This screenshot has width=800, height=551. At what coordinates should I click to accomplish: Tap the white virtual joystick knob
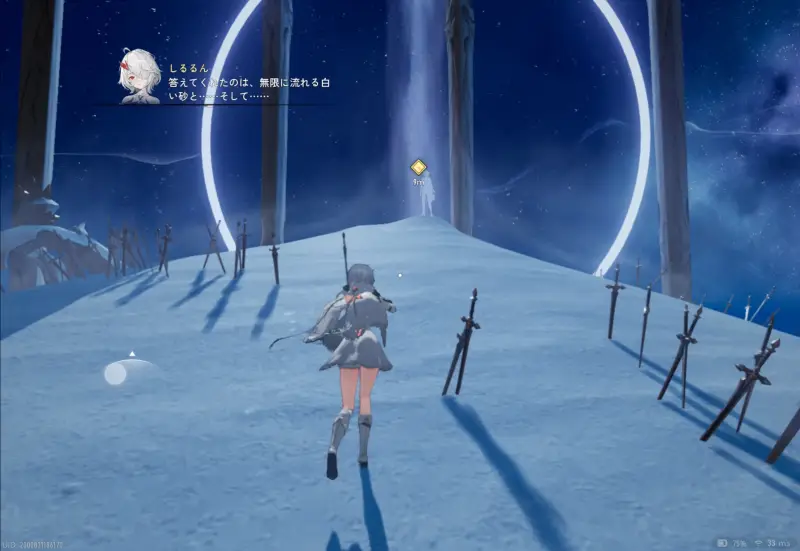pyautogui.click(x=116, y=374)
